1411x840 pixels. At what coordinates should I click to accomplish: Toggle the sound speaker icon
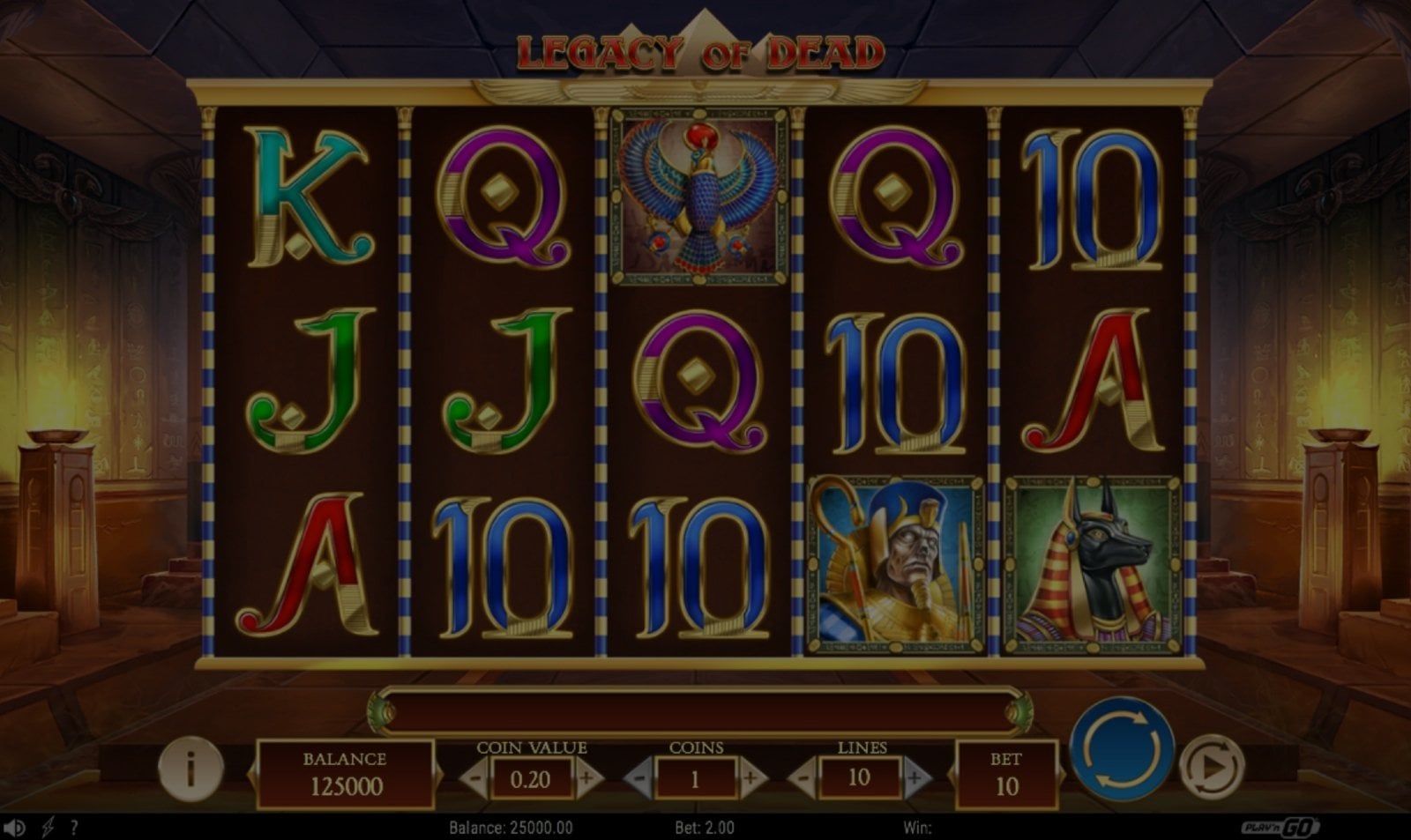[15, 828]
